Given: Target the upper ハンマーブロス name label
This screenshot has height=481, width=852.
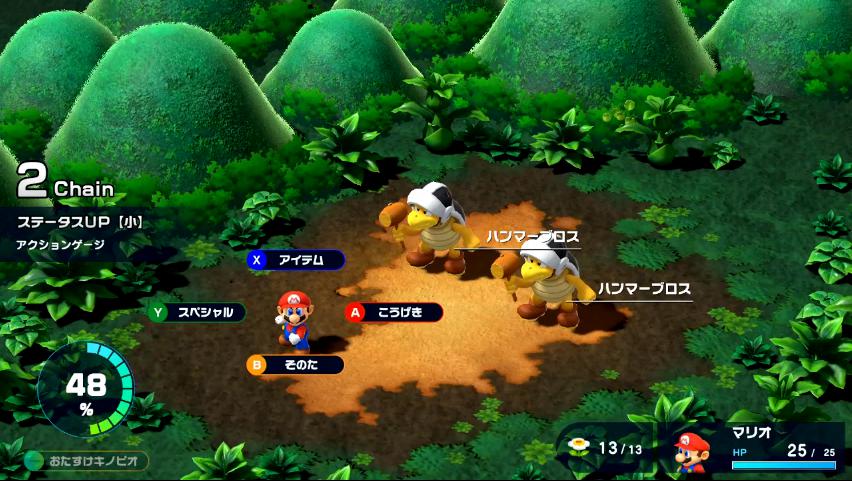Looking at the screenshot, I should coord(532,237).
